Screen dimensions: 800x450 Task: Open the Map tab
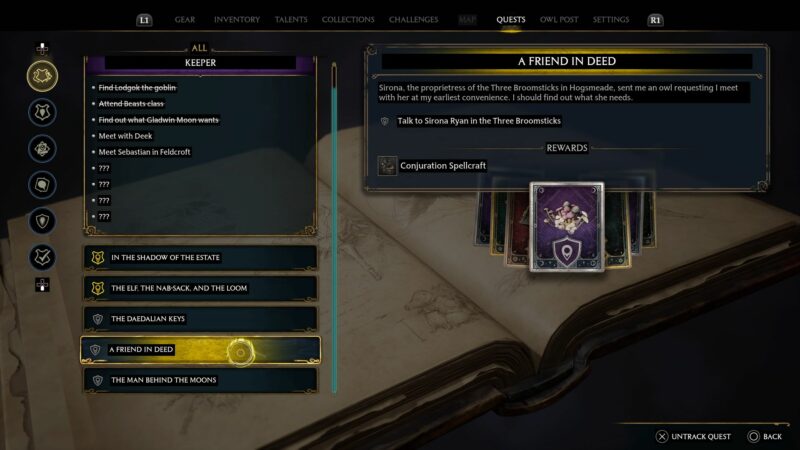point(467,19)
